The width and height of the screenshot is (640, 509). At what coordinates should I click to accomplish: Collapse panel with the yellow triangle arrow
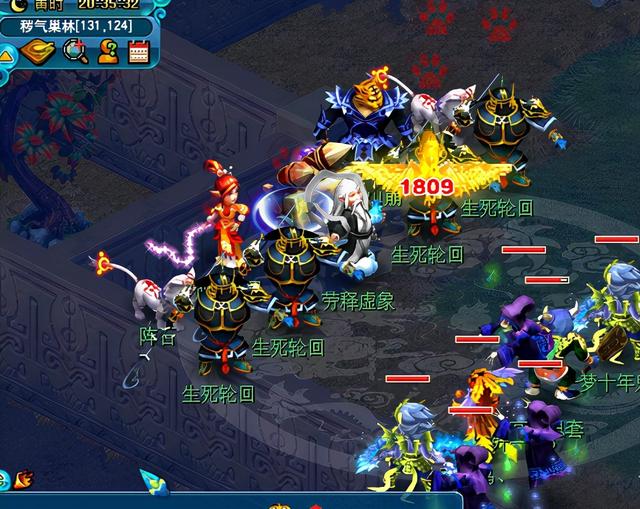click(x=6, y=54)
